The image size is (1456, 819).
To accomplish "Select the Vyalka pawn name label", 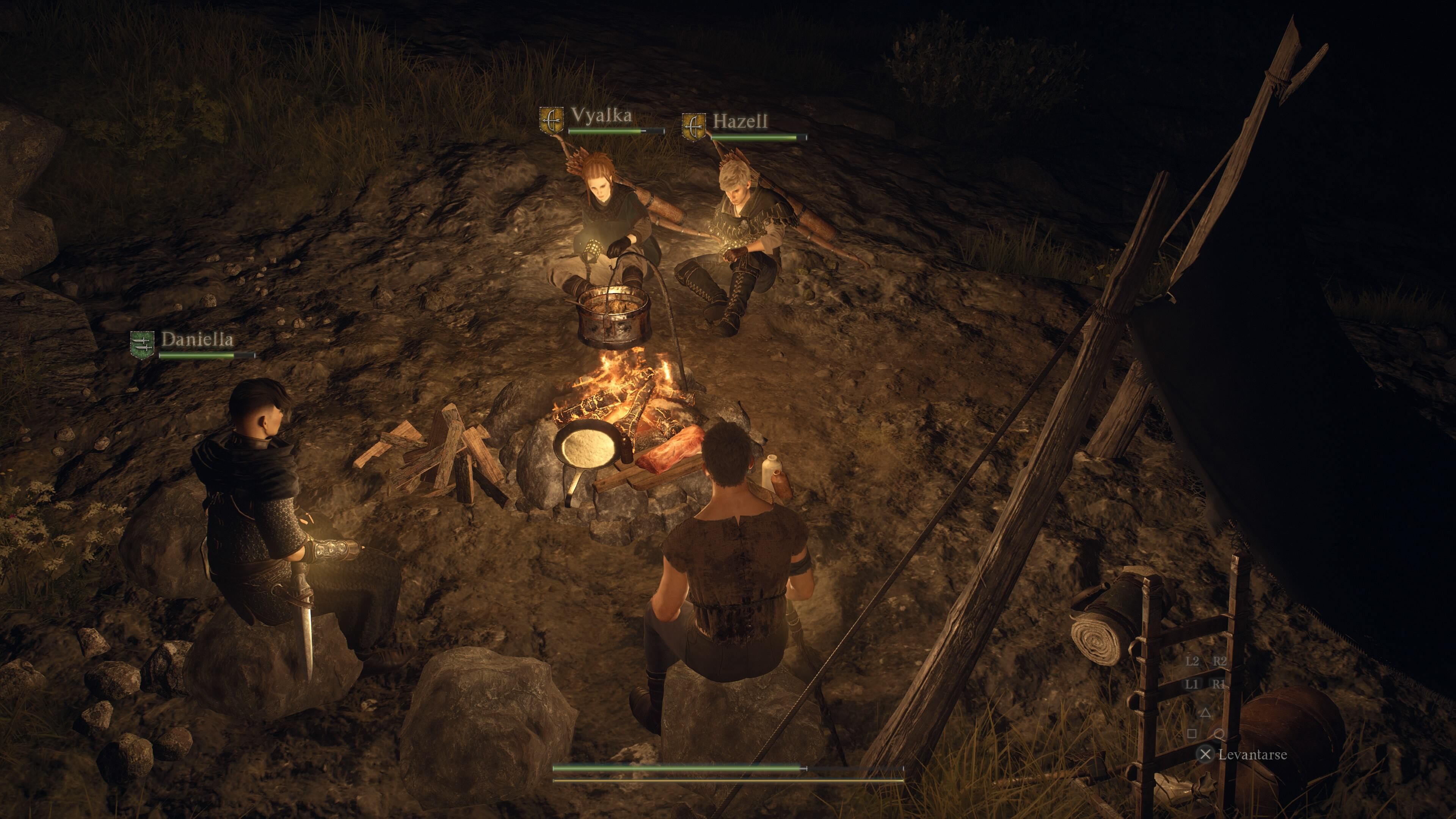I will [601, 115].
